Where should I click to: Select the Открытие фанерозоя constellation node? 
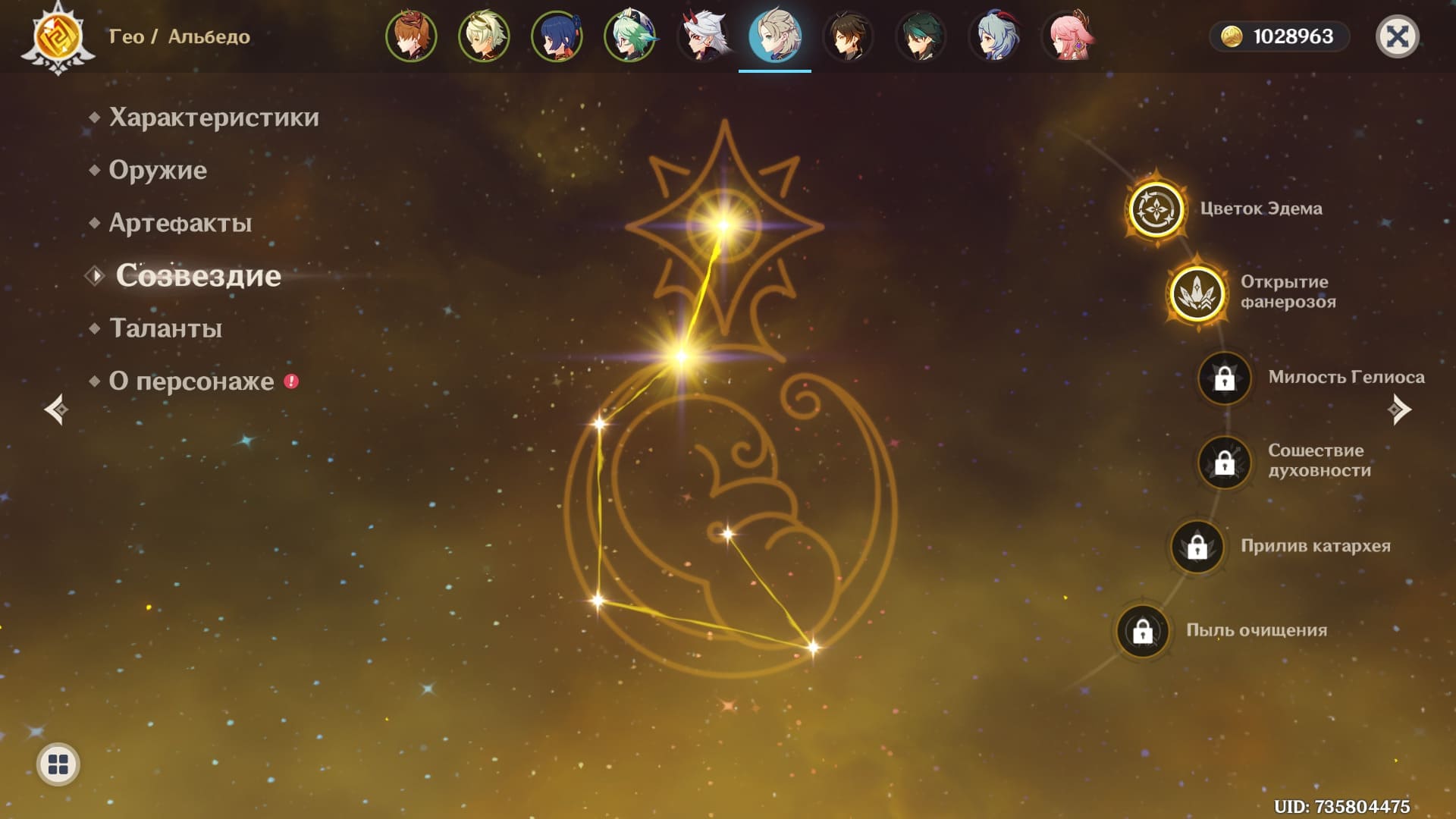(x=1197, y=293)
